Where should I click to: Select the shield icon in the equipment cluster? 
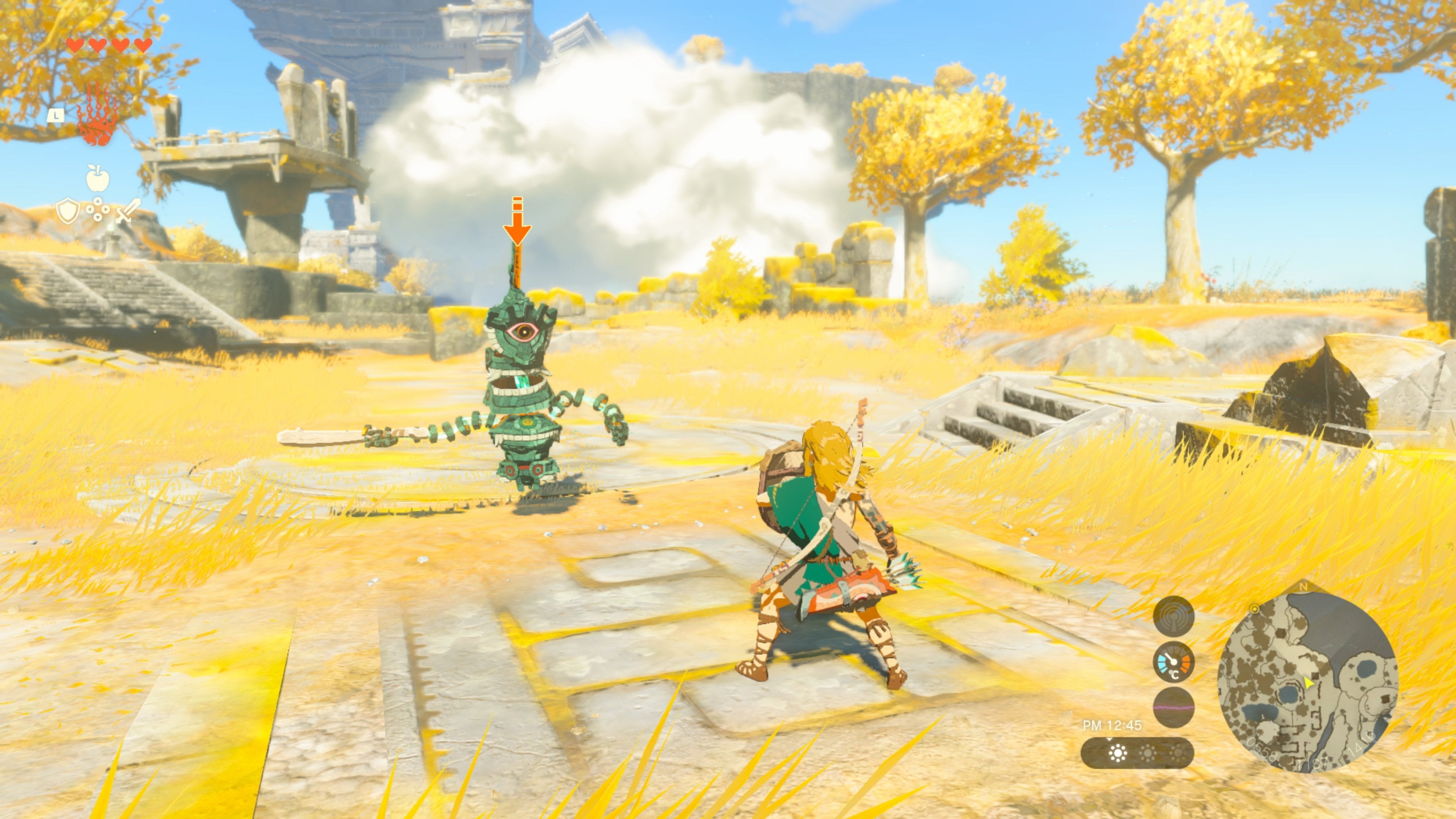coord(68,210)
